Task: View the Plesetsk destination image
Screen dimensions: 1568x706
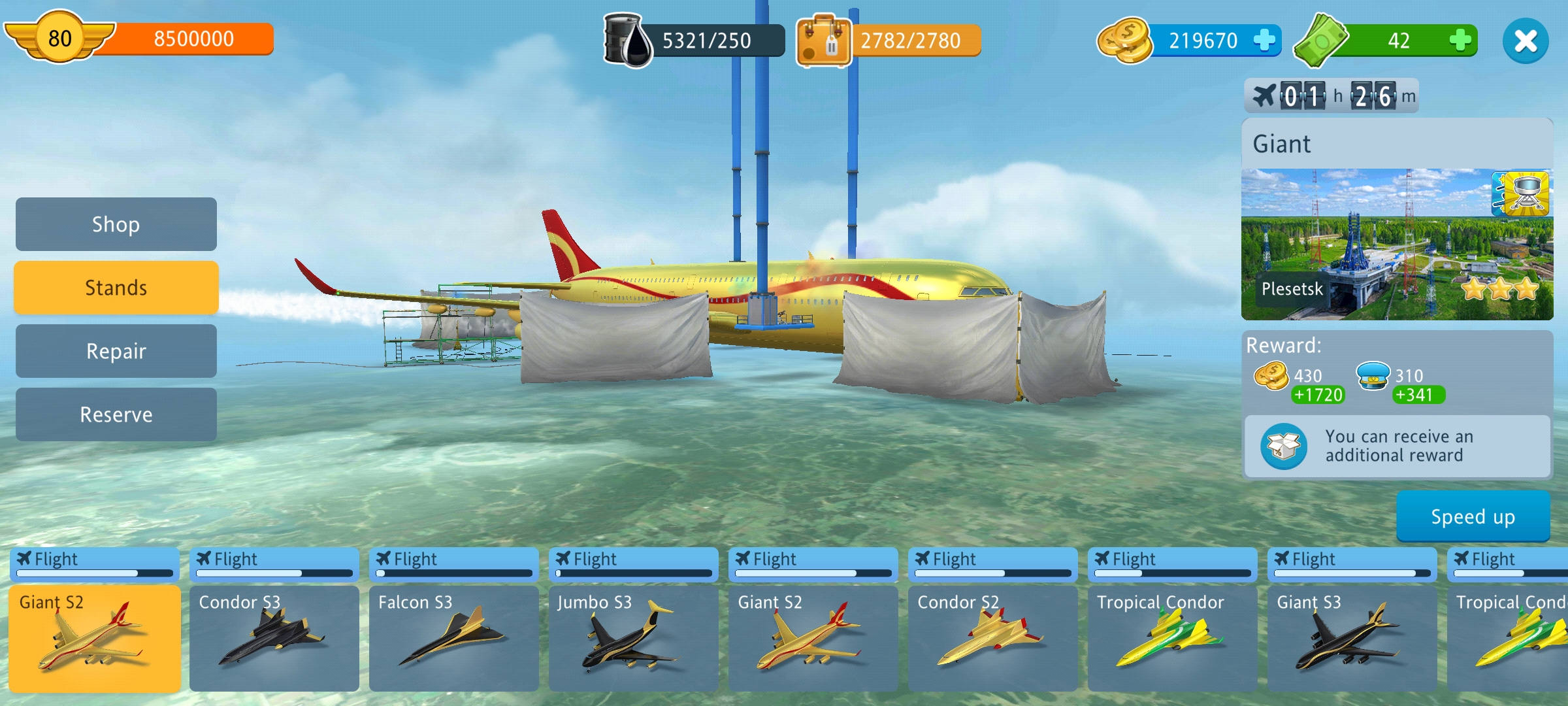Action: pos(1397,244)
